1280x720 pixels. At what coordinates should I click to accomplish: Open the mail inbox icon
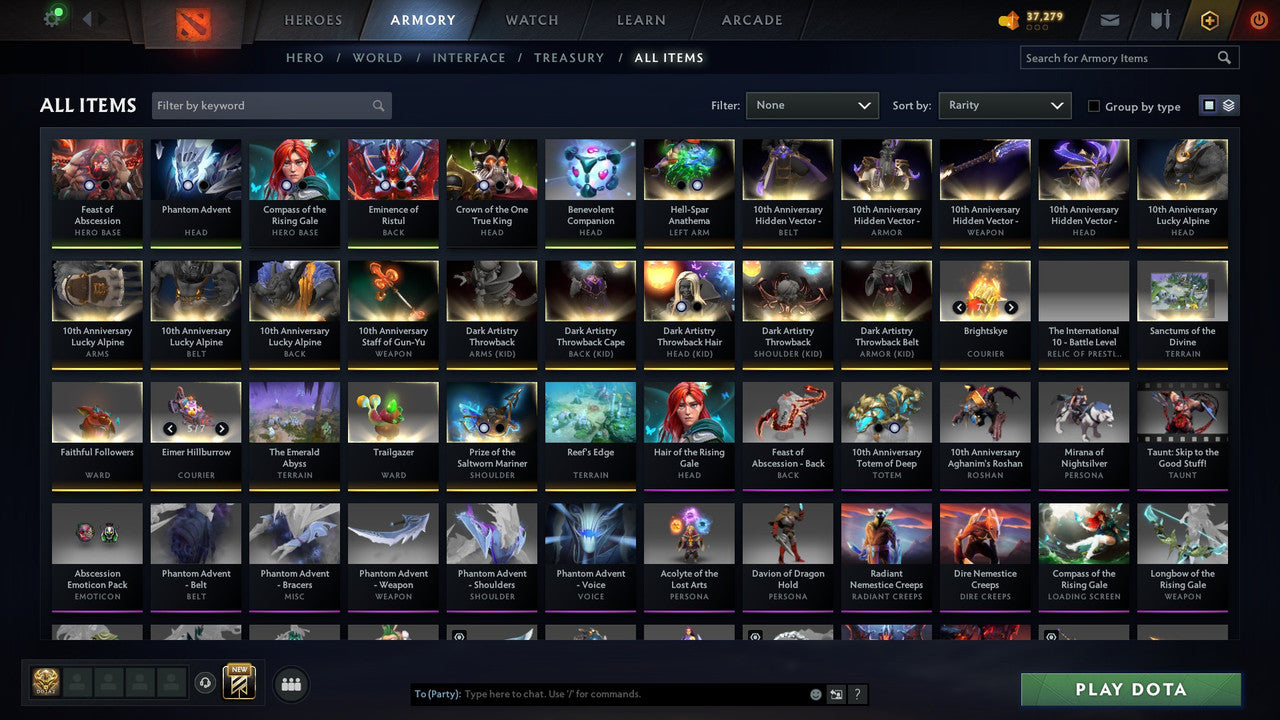click(x=1110, y=18)
